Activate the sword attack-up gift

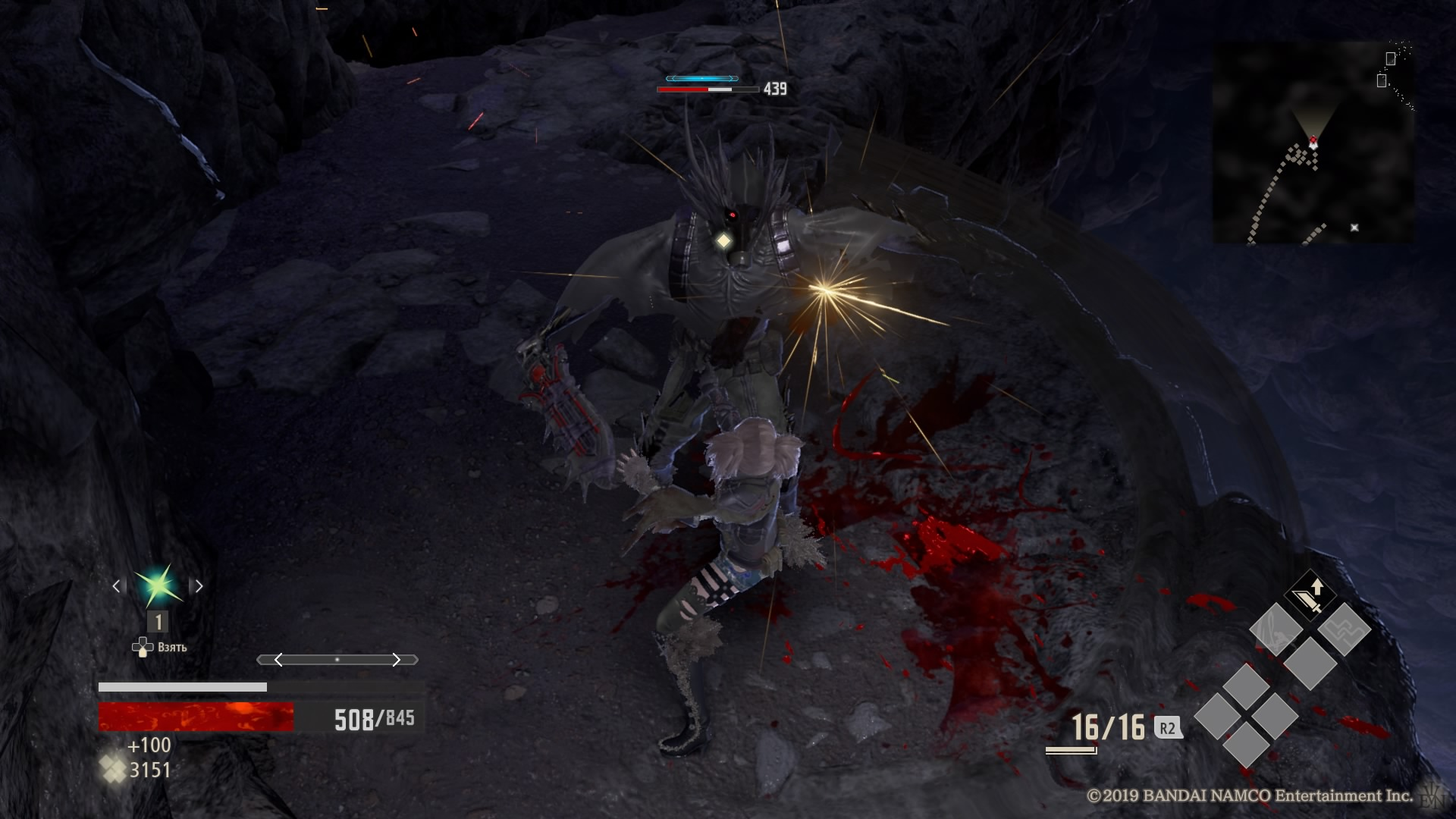coord(1309,595)
